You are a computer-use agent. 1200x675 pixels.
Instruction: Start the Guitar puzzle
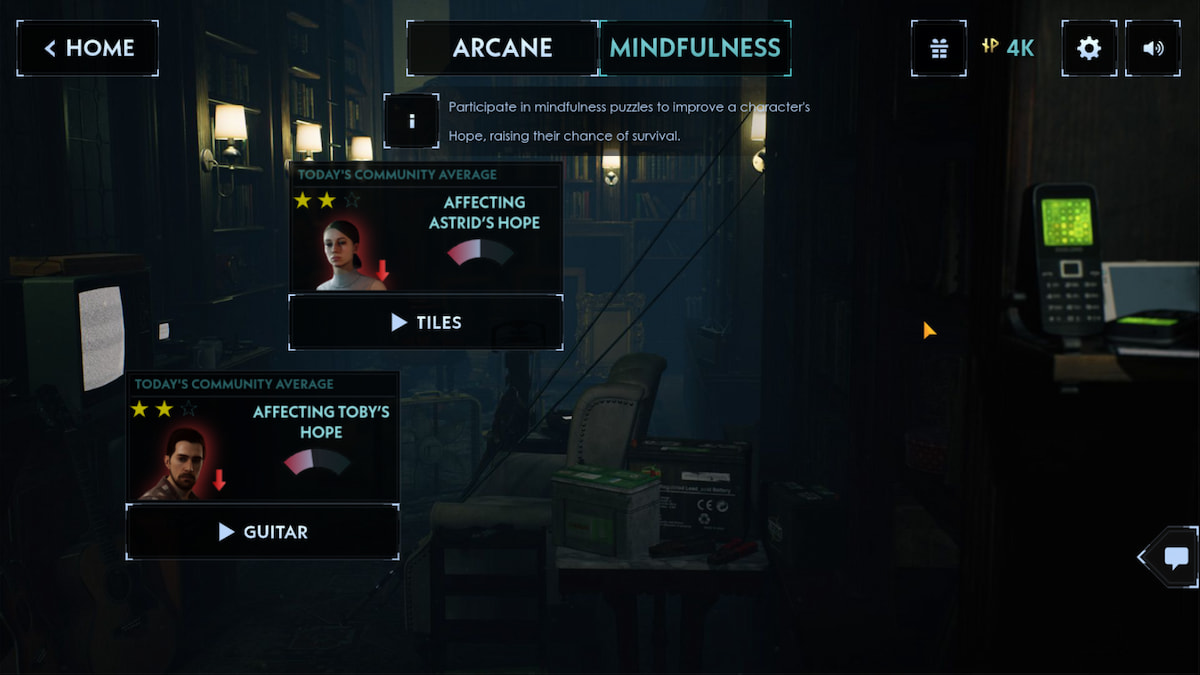pyautogui.click(x=262, y=532)
